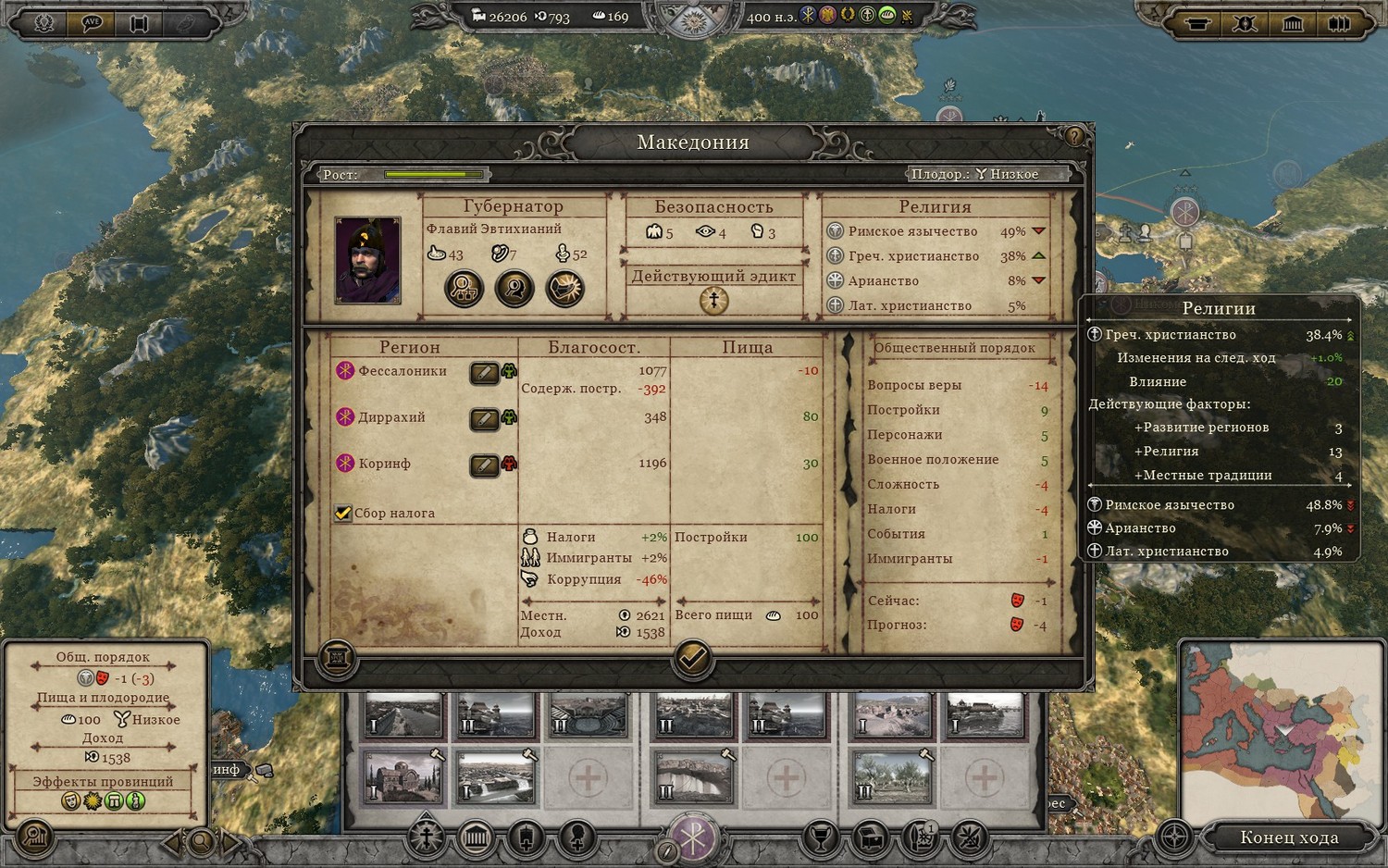Viewport: 1388px width, 868px height.
Task: Open the advisor speech bubble button at top left
Action: (x=91, y=23)
